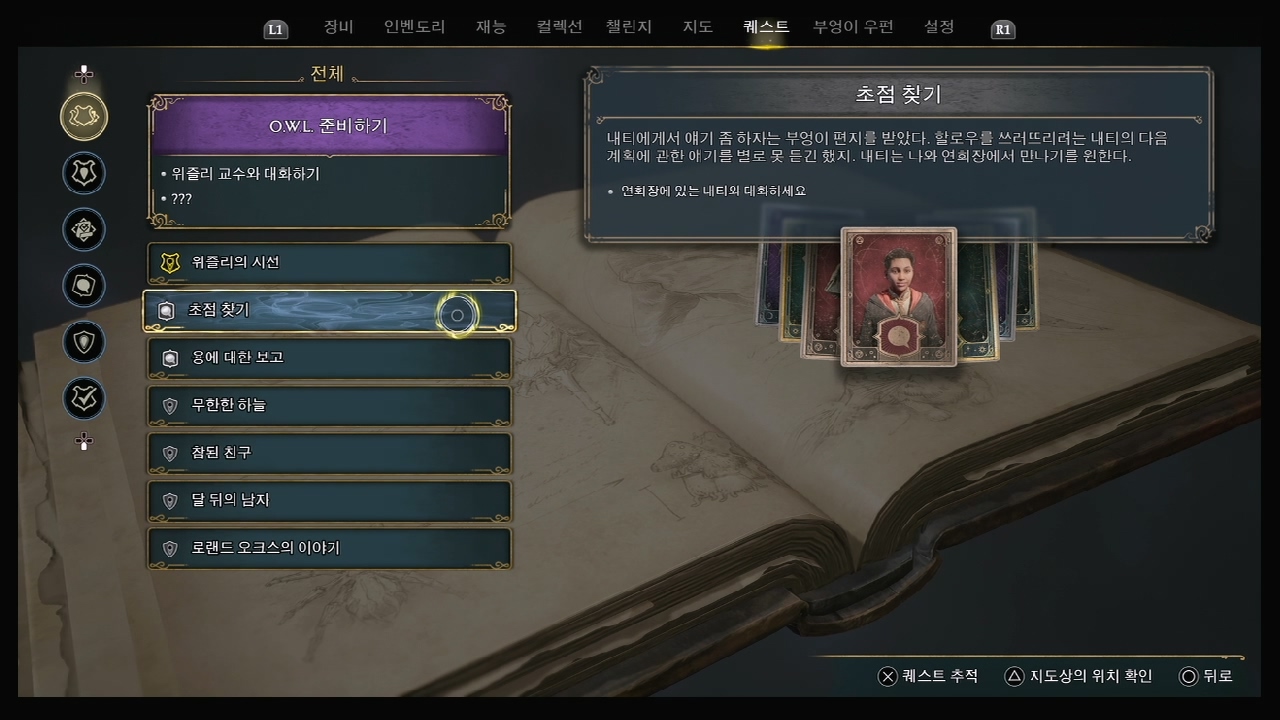Open the relationship quests heart-crest icon

click(x=84, y=230)
